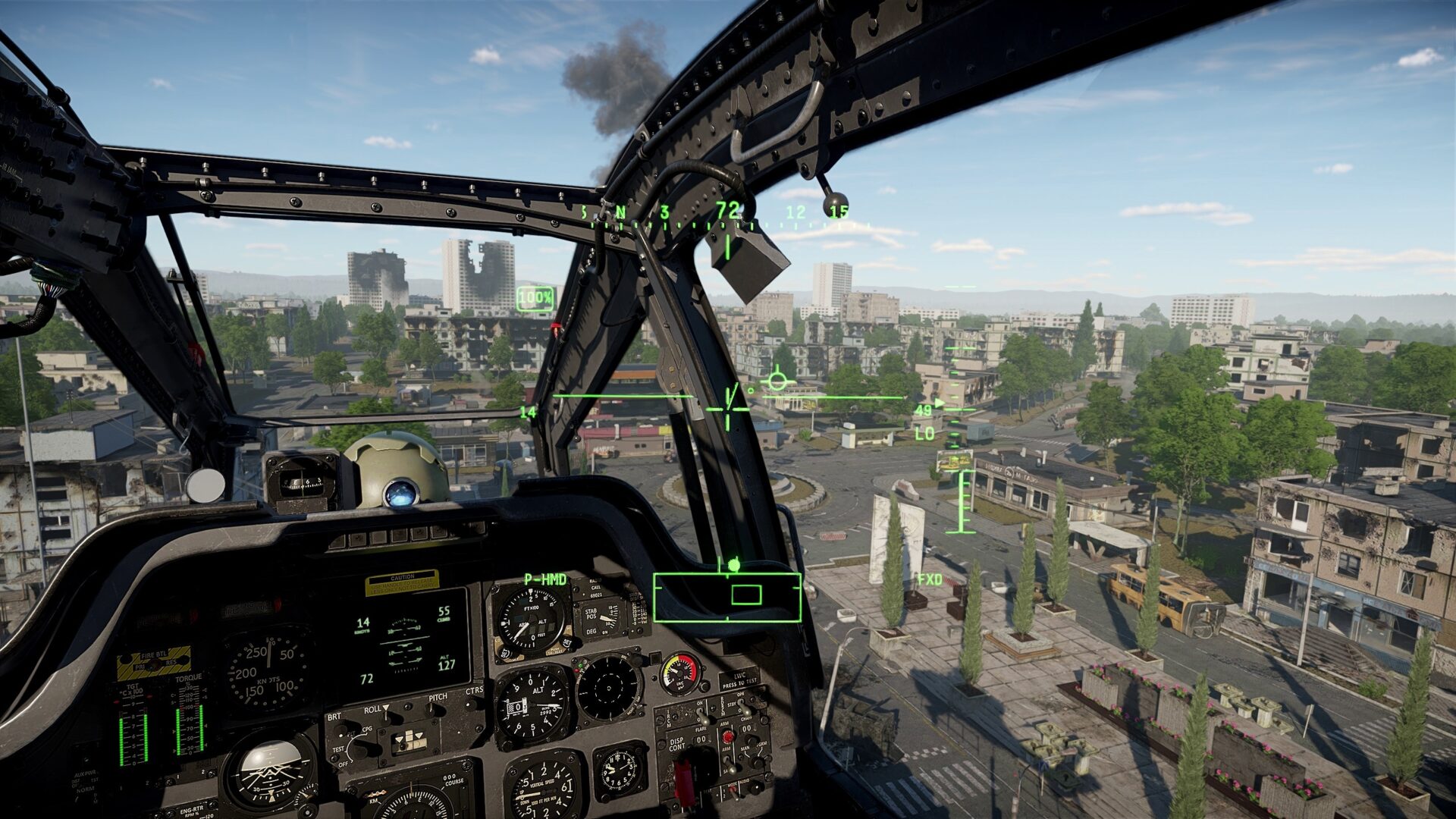The width and height of the screenshot is (1456, 819).
Task: Select the barometric altimeter showing 2992
Action: [x=530, y=705]
